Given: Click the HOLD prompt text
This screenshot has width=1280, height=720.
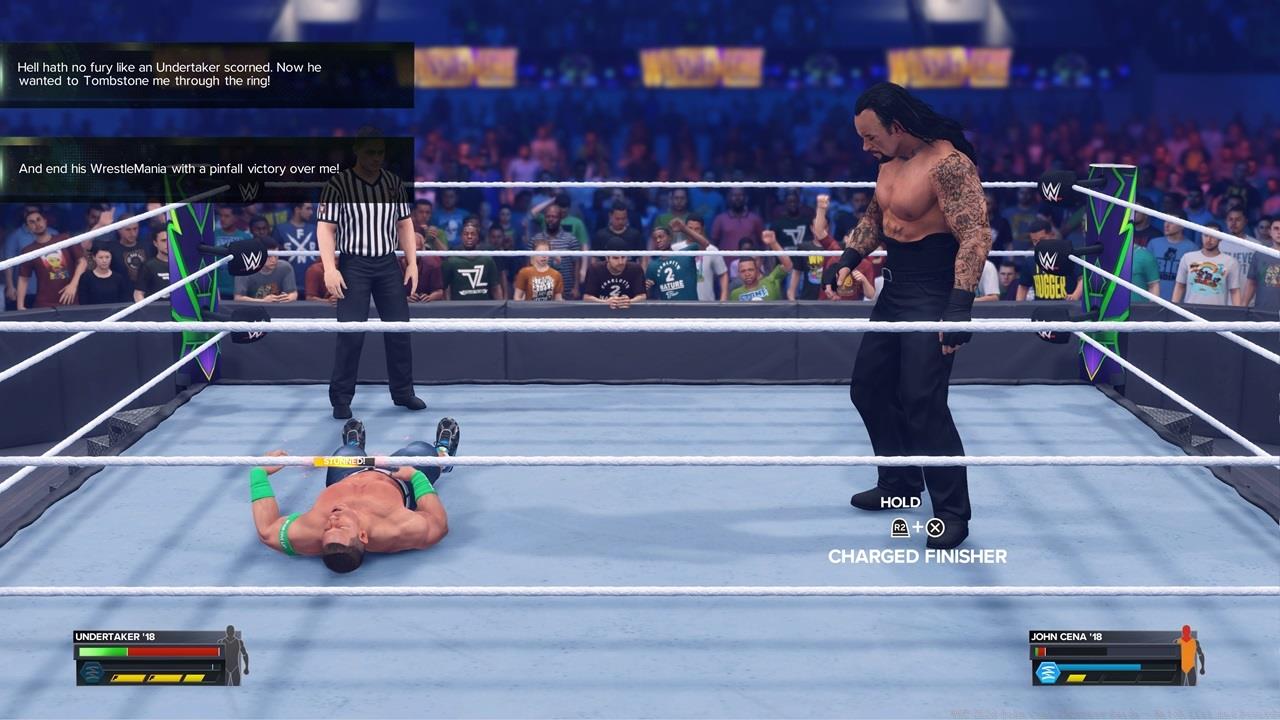Looking at the screenshot, I should pos(900,501).
